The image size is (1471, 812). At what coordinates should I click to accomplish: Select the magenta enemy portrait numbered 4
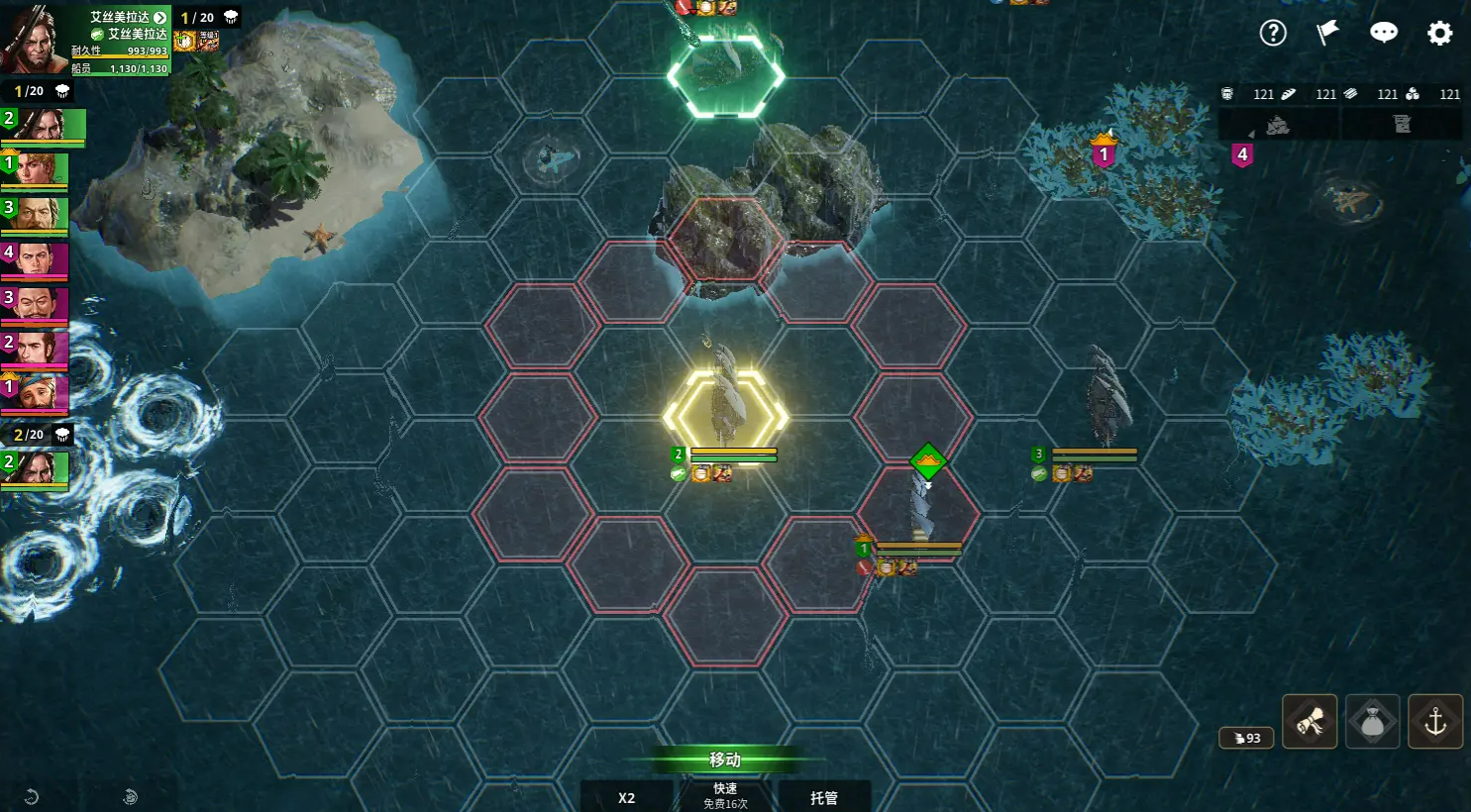pos(36,259)
